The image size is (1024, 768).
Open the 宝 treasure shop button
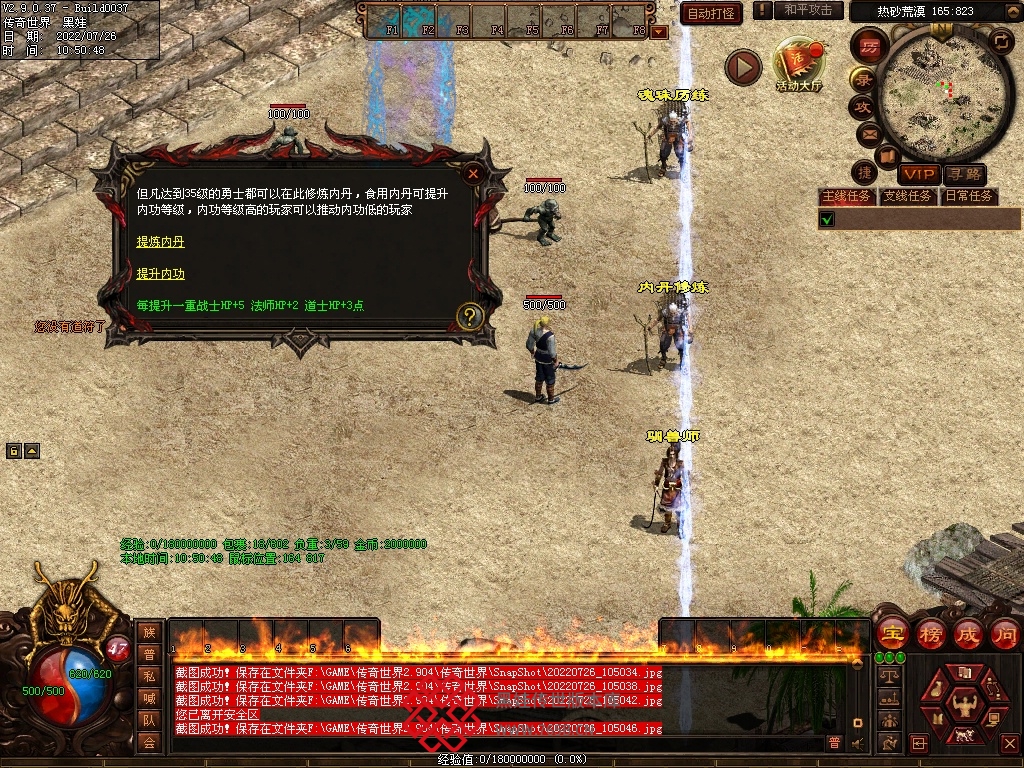(x=891, y=633)
